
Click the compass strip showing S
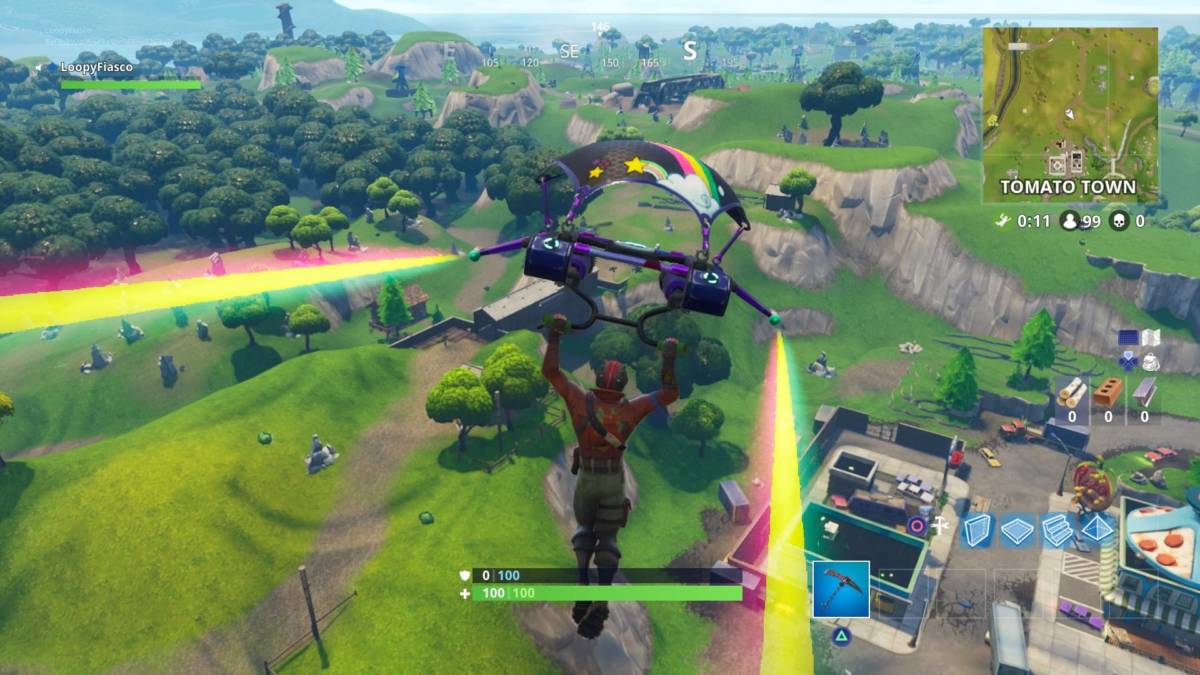[x=689, y=50]
